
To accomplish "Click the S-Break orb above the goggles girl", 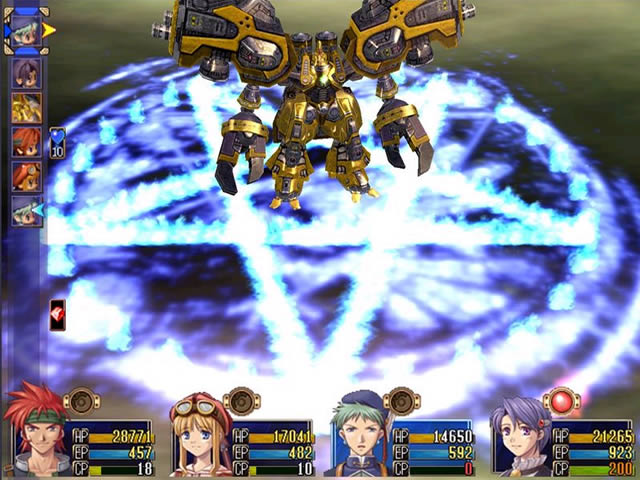I will coord(242,401).
